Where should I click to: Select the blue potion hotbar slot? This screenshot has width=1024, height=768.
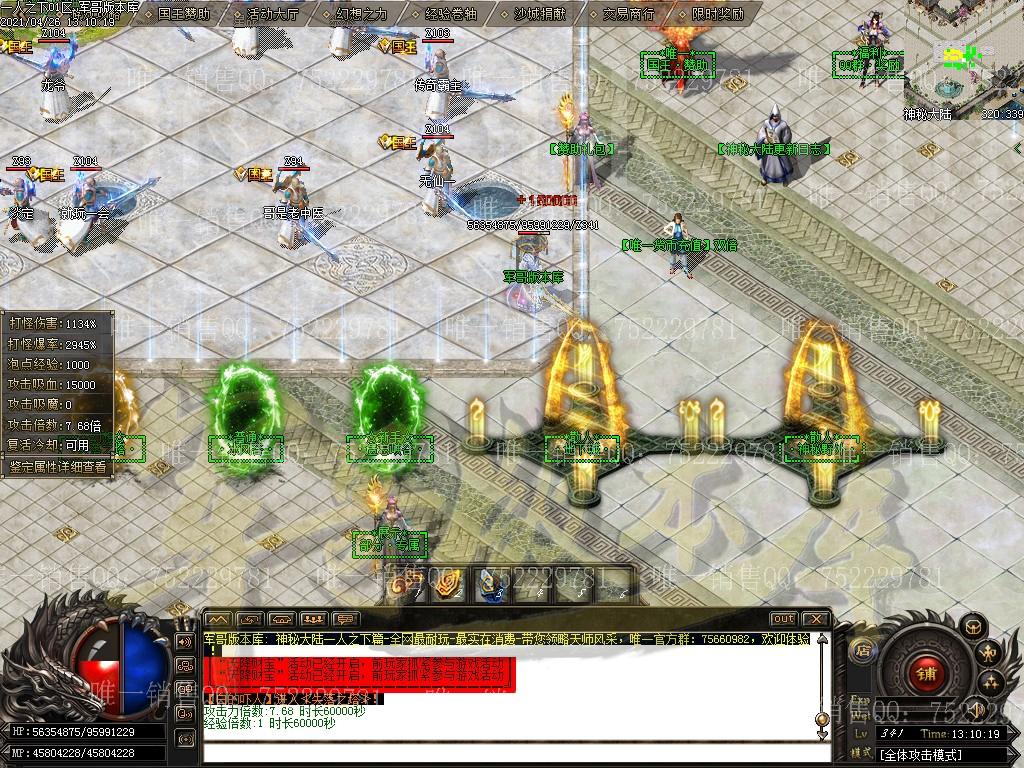tap(488, 585)
